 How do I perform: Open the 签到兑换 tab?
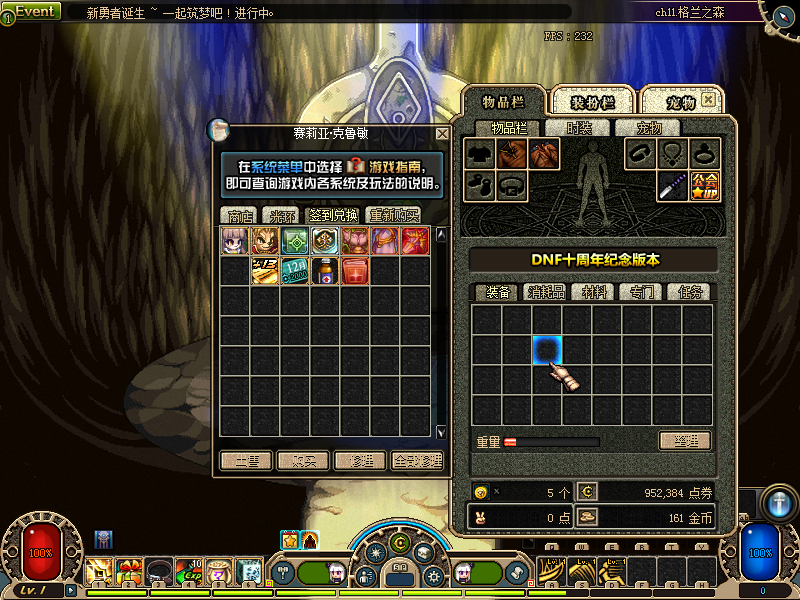coord(335,215)
